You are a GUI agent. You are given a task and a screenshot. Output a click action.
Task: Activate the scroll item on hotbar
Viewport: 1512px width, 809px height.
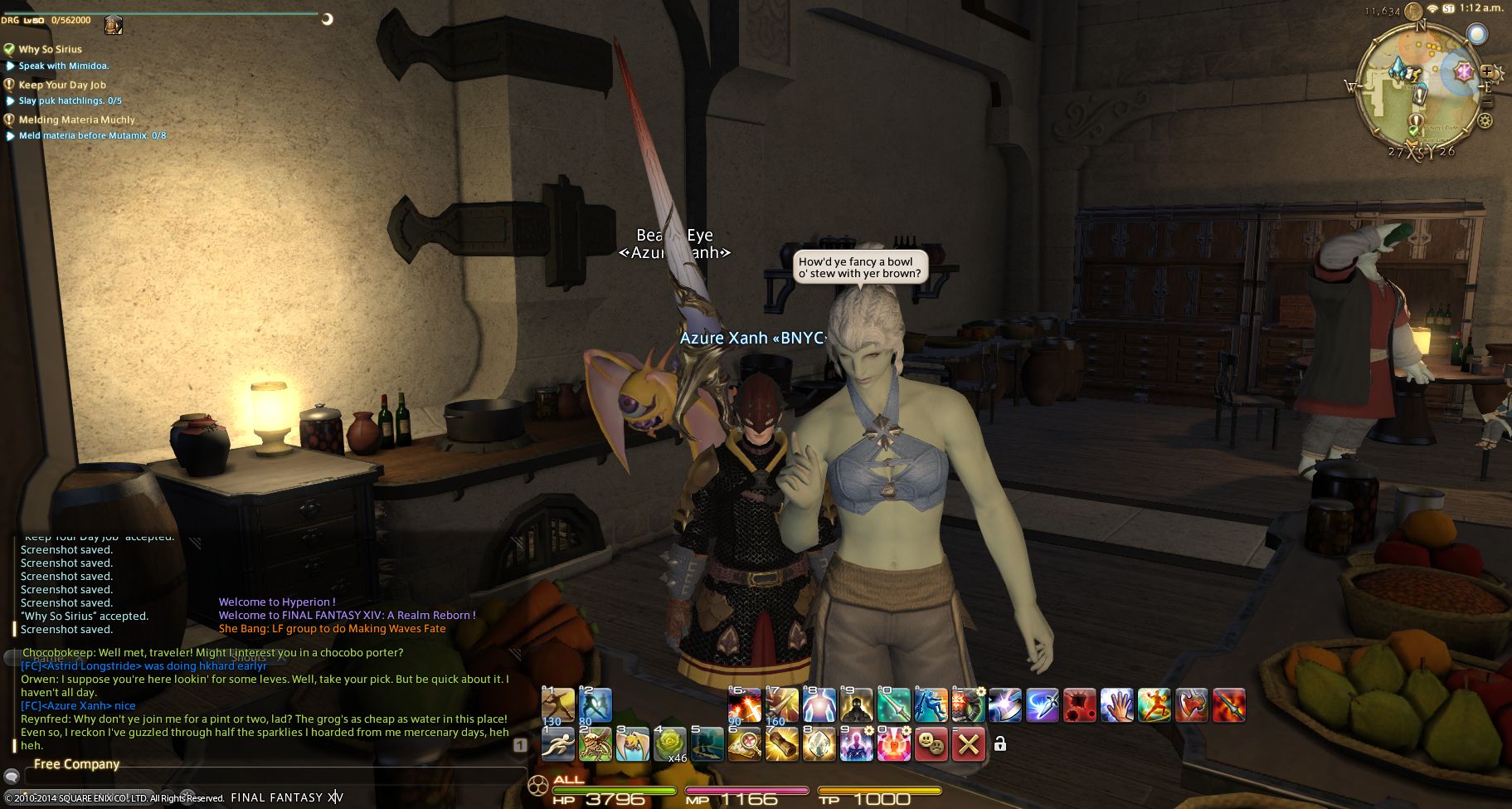782,744
